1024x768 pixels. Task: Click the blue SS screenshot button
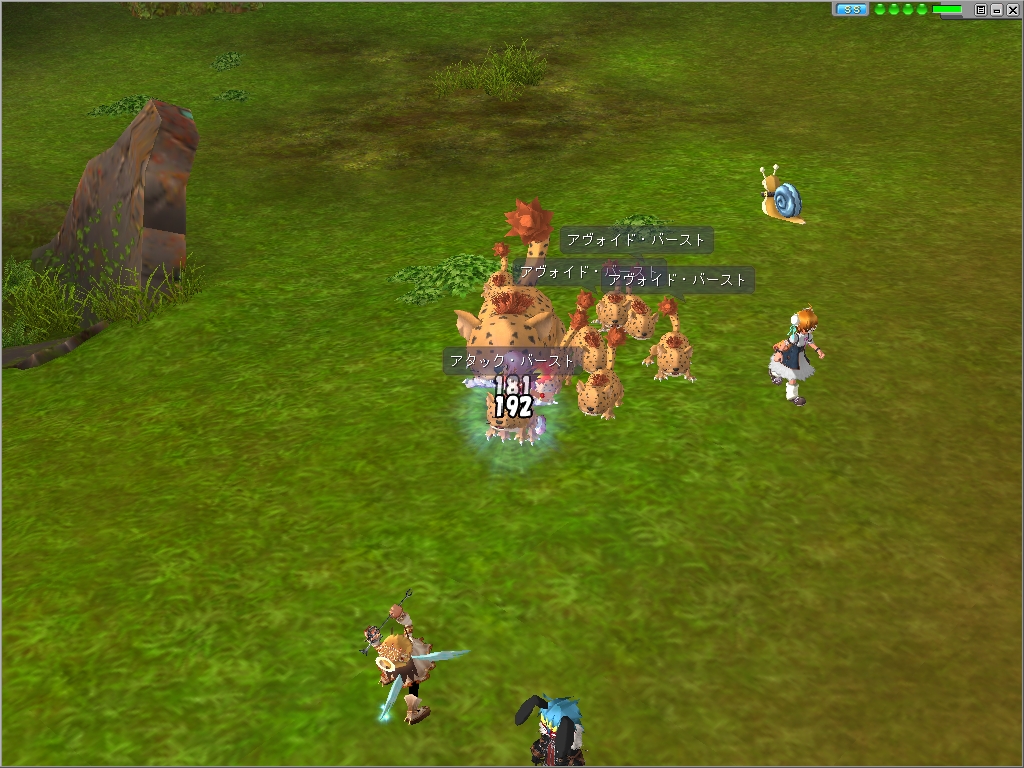tap(851, 9)
